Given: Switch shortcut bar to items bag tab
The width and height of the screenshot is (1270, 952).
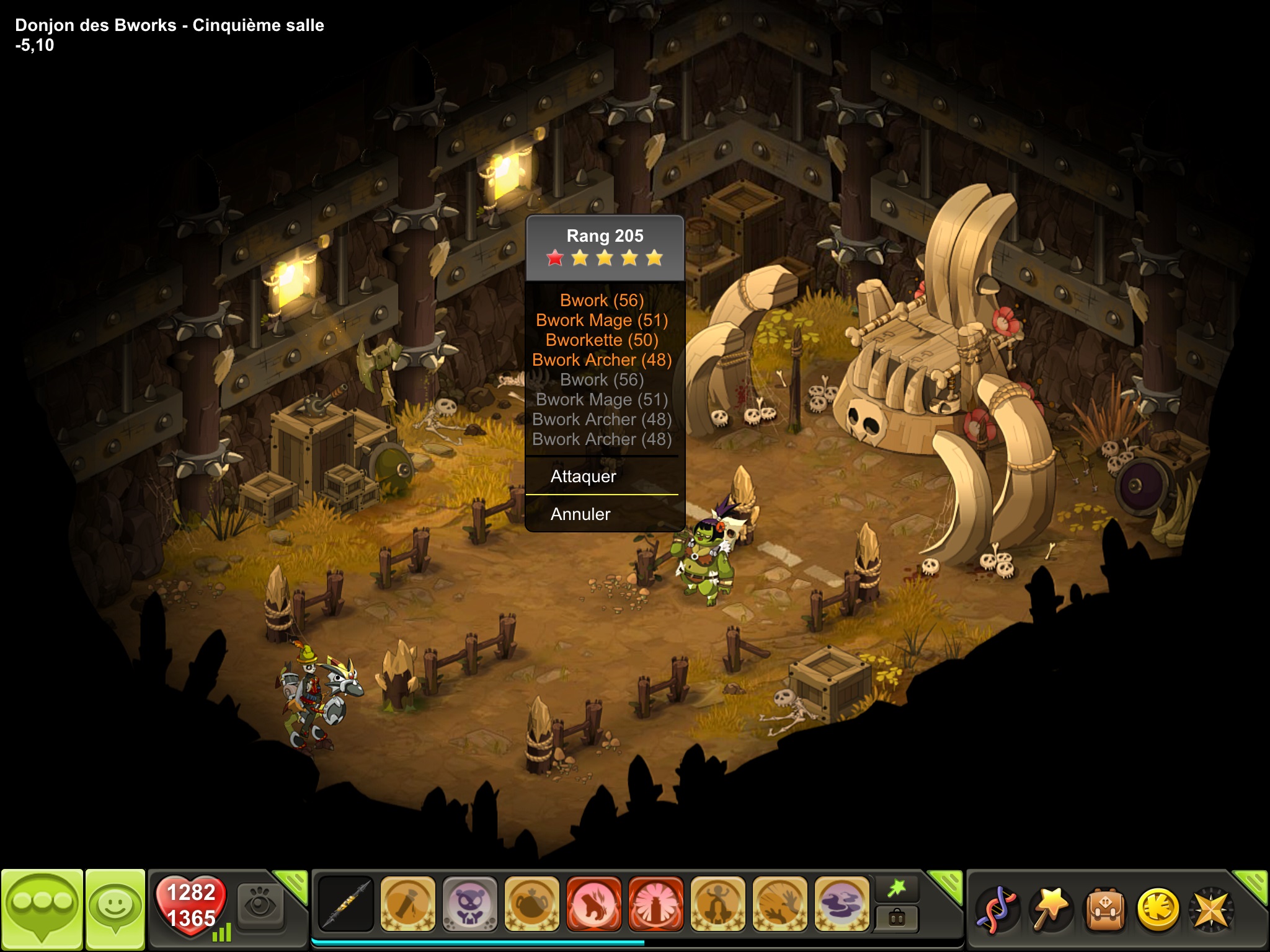Looking at the screenshot, I should point(897,918).
